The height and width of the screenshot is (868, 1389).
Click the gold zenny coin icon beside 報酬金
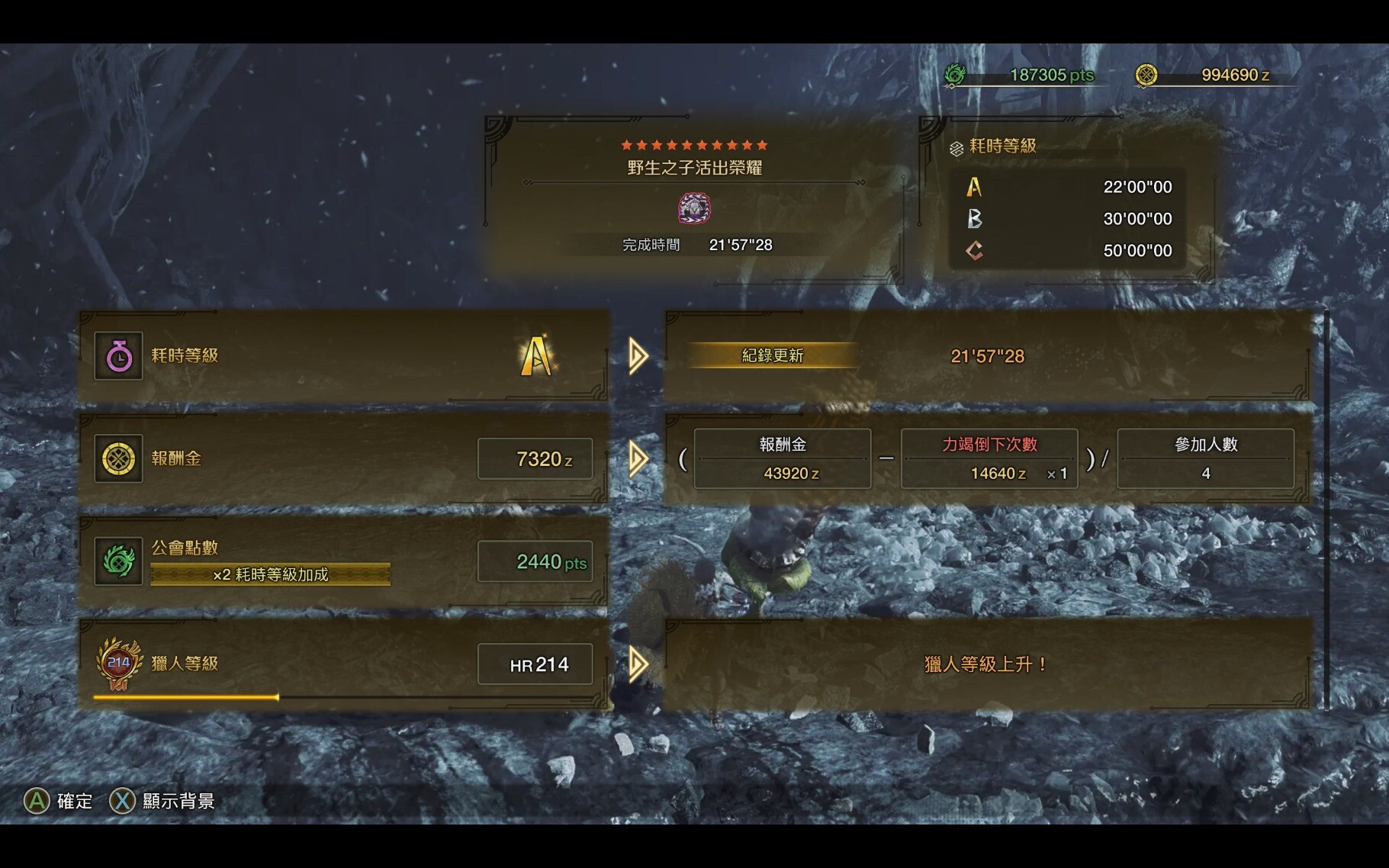[118, 458]
